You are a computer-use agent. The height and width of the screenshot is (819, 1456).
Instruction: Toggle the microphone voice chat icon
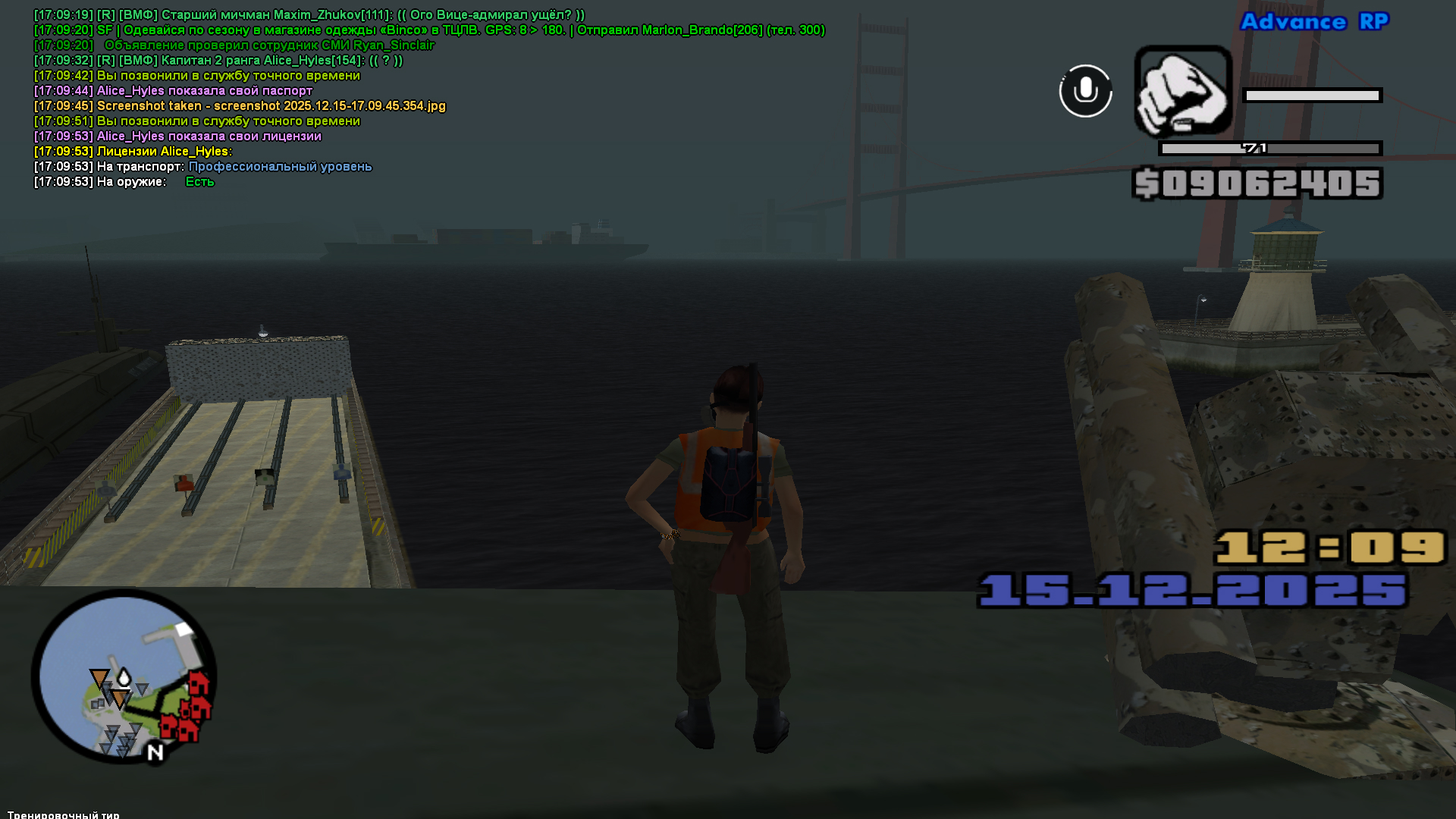click(1085, 91)
